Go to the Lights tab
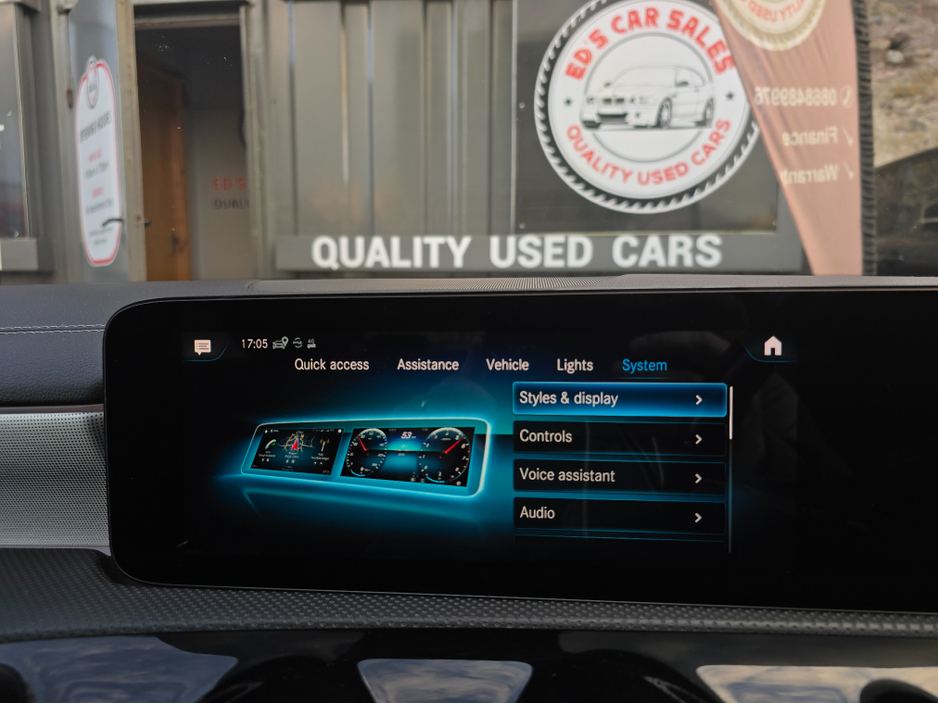Screen dimensions: 938x704 (574, 366)
